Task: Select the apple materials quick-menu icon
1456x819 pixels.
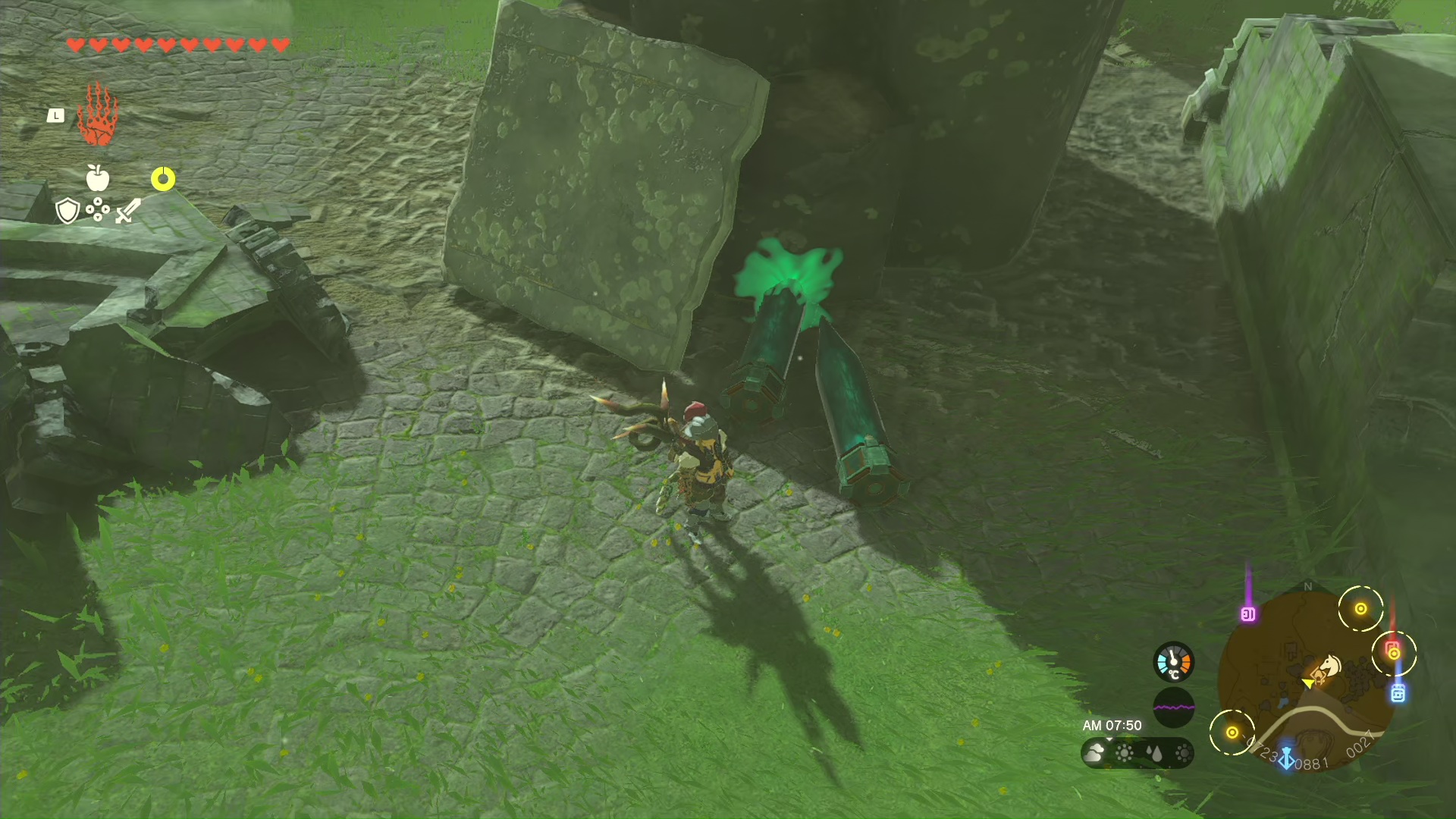Action: point(98,178)
